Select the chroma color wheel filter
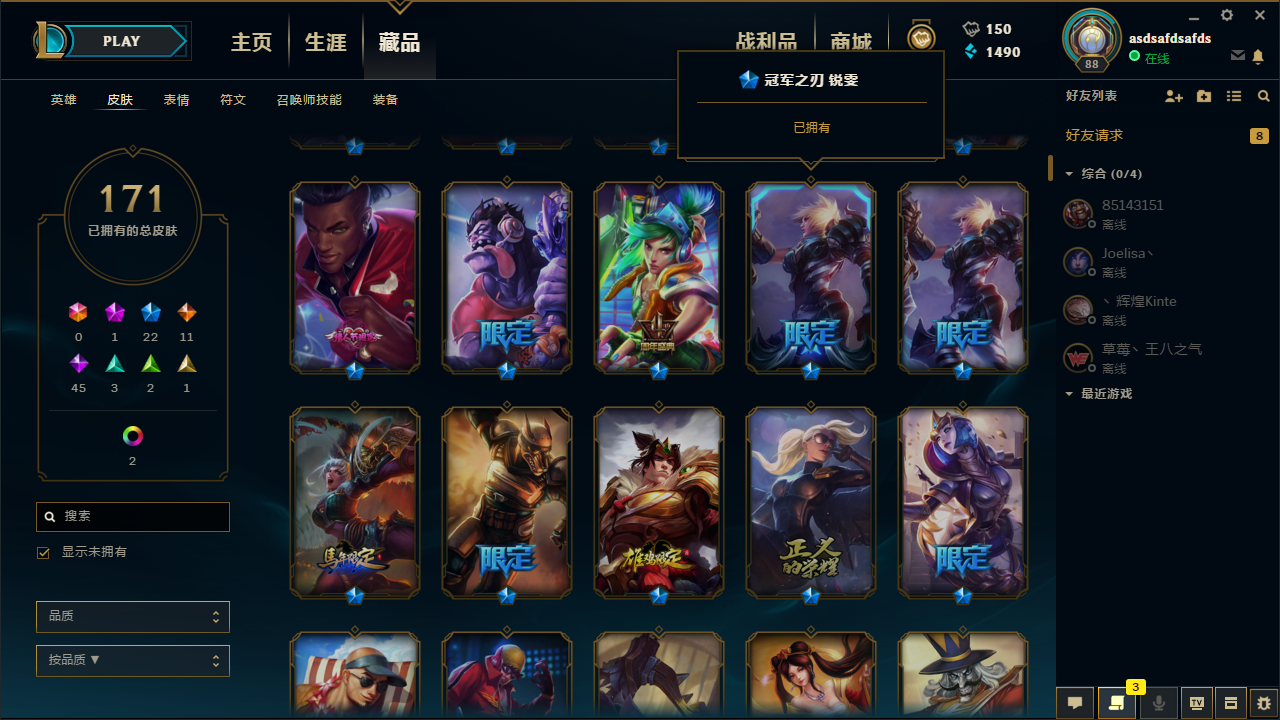 tap(132, 435)
